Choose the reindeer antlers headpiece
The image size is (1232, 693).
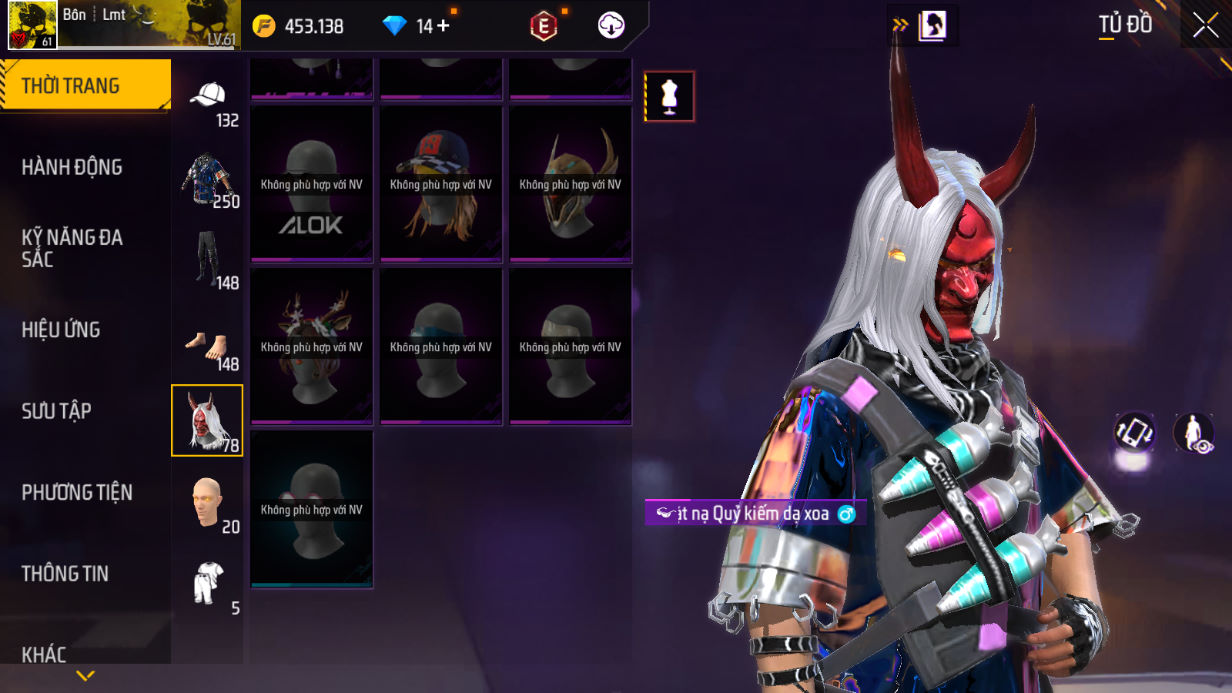[312, 346]
